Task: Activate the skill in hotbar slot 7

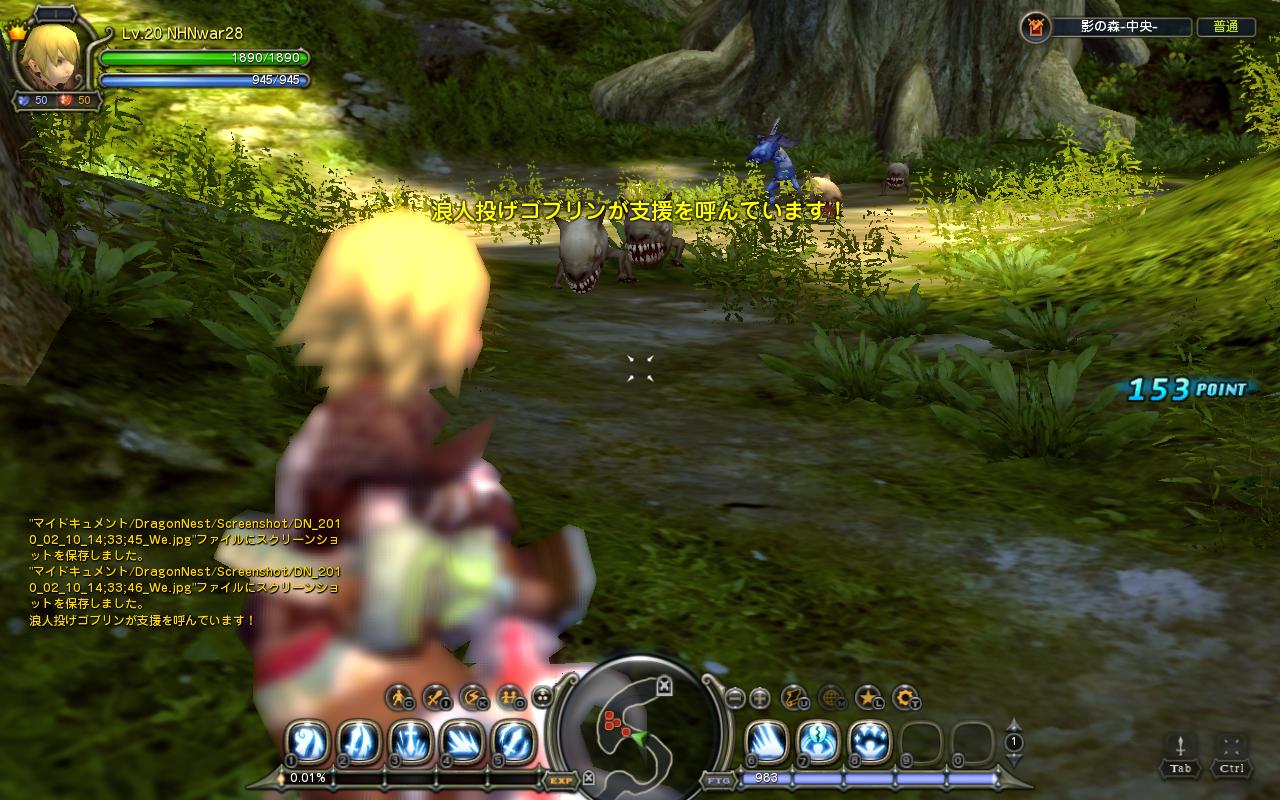Action: pyautogui.click(x=819, y=741)
